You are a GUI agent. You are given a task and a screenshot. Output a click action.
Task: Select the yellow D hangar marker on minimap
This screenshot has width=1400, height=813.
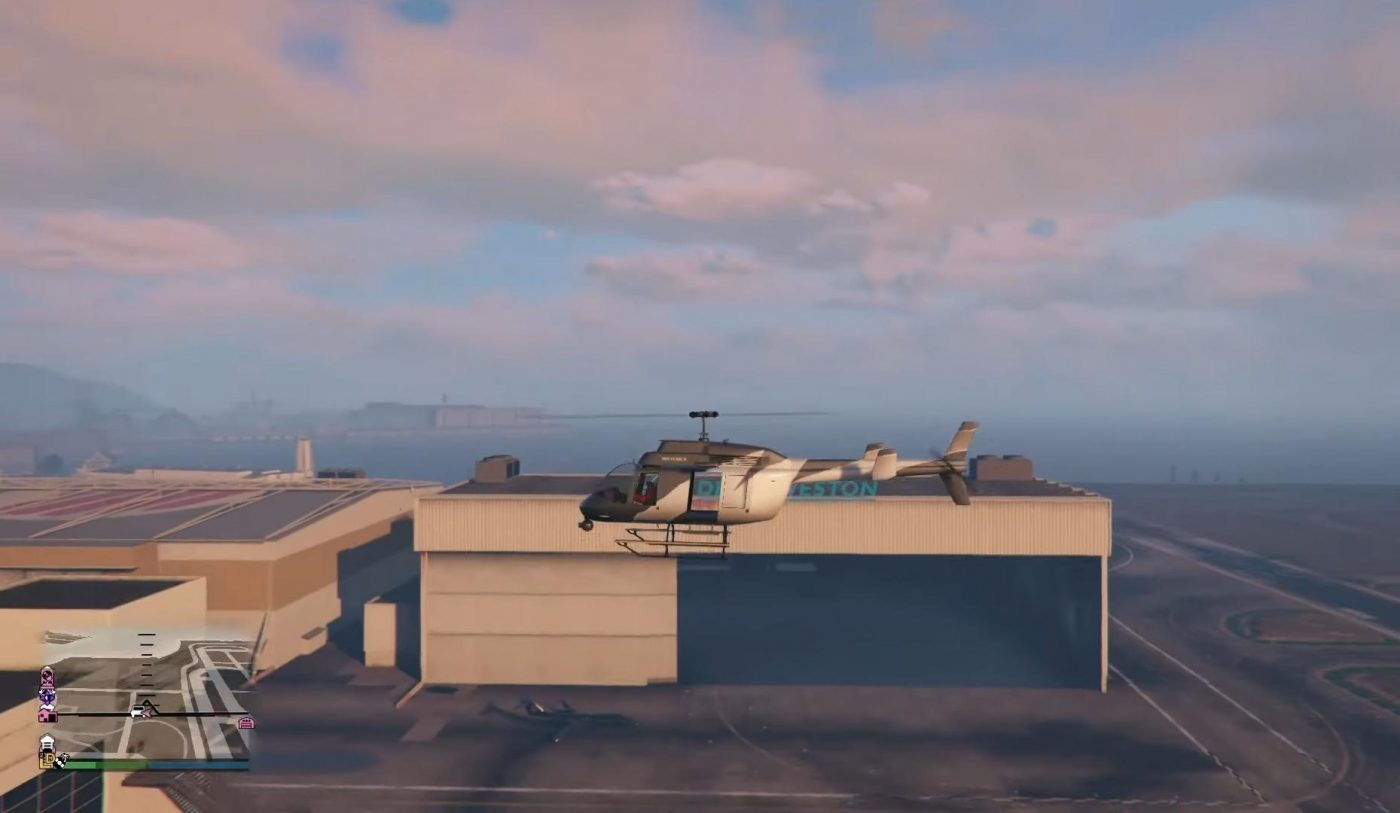(47, 758)
